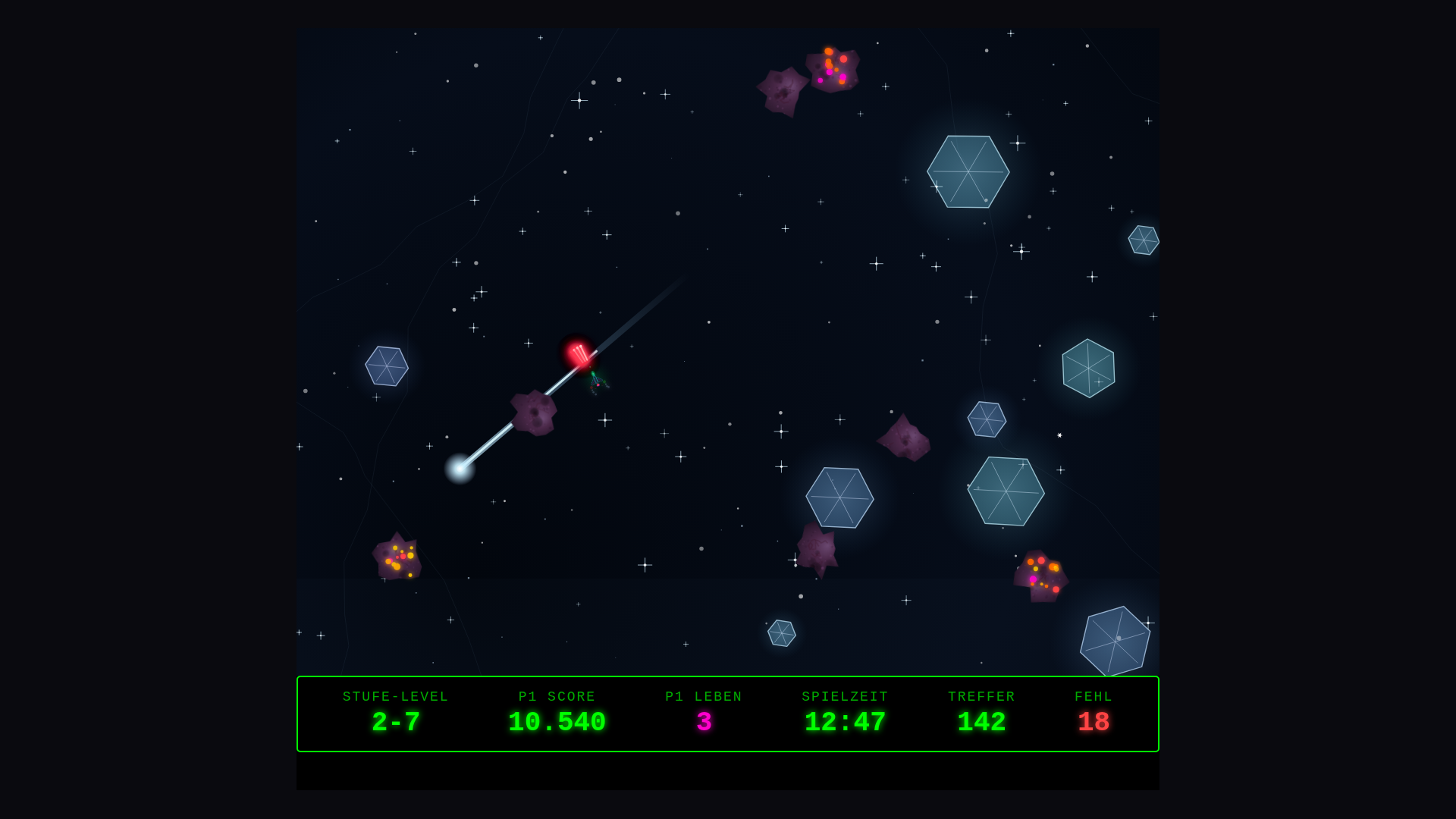This screenshot has height=819, width=1456.
Task: Select the small hexagon at the right edge
Action: [x=1143, y=240]
